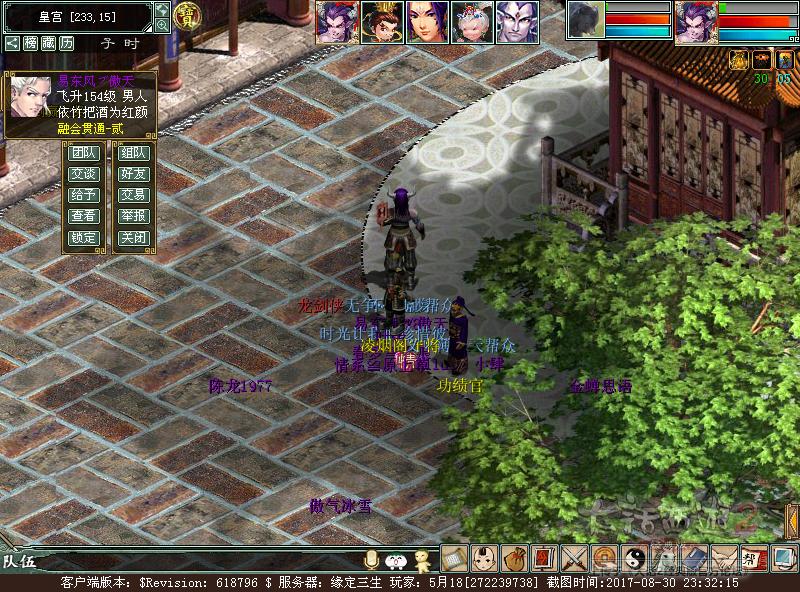Viewport: 800px width, 592px height.
Task: Add the player using the 好友 button
Action: [133, 174]
